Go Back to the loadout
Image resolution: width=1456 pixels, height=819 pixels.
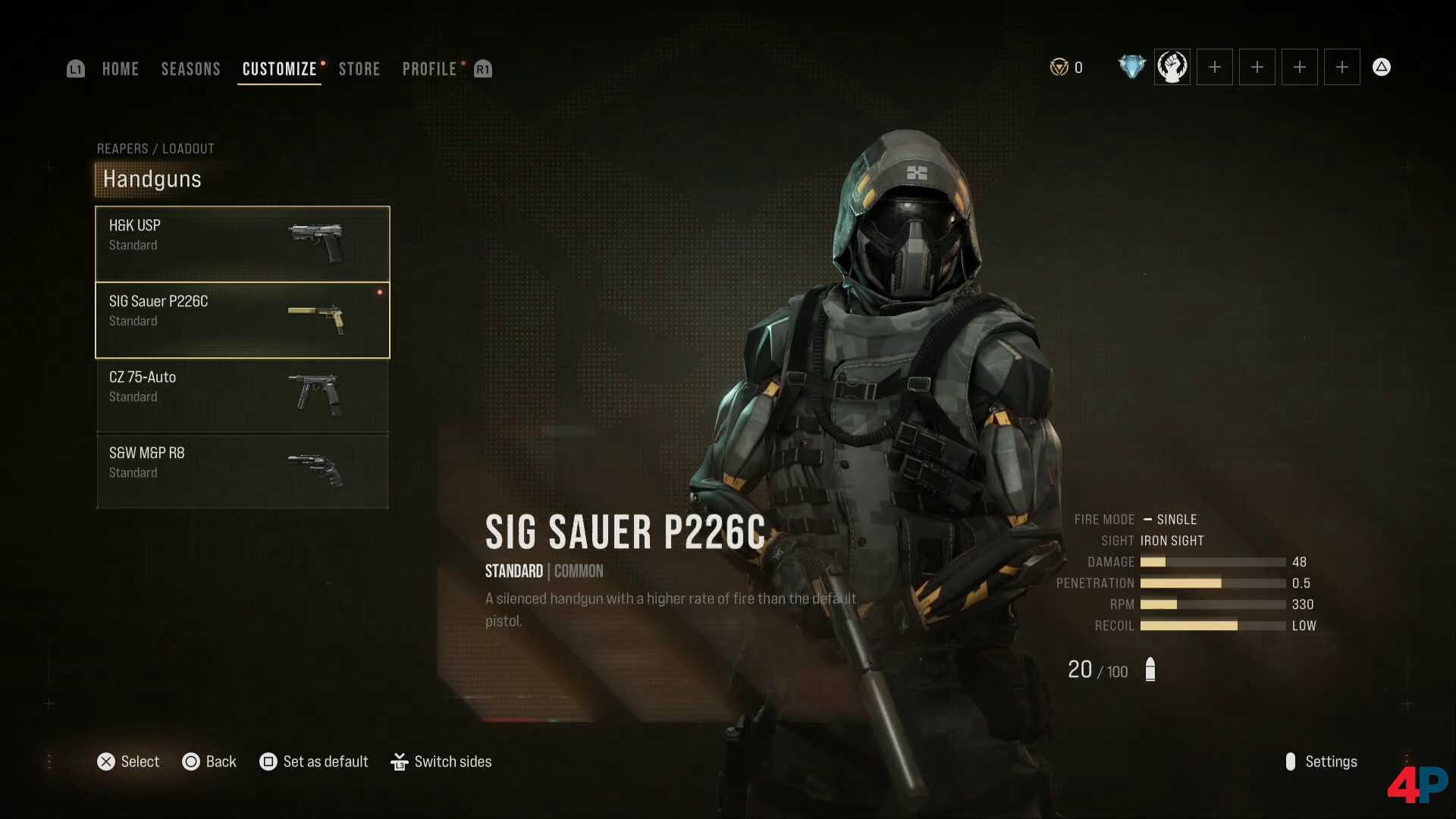coord(209,761)
